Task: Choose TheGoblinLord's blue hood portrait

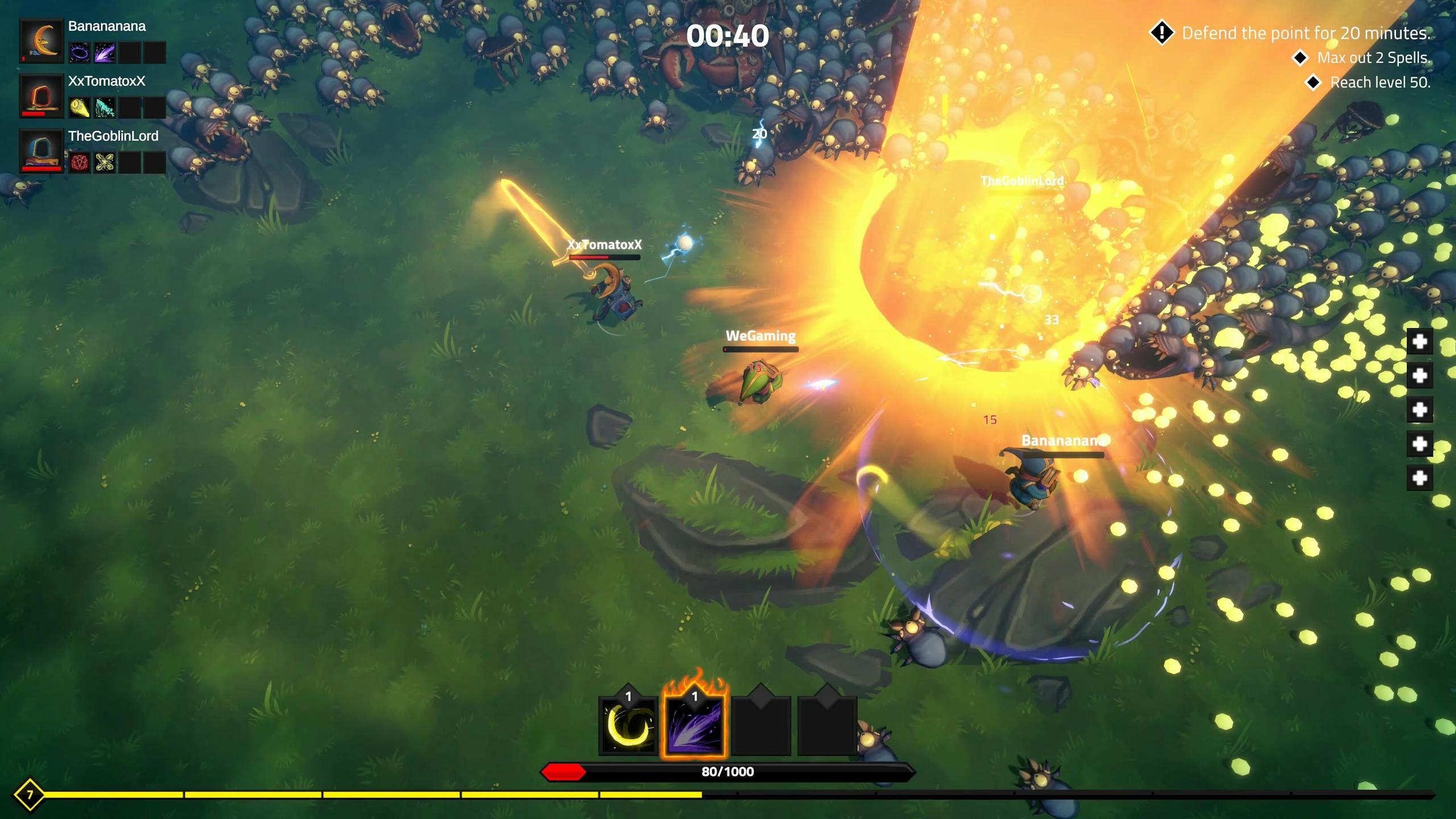Action: tap(42, 151)
